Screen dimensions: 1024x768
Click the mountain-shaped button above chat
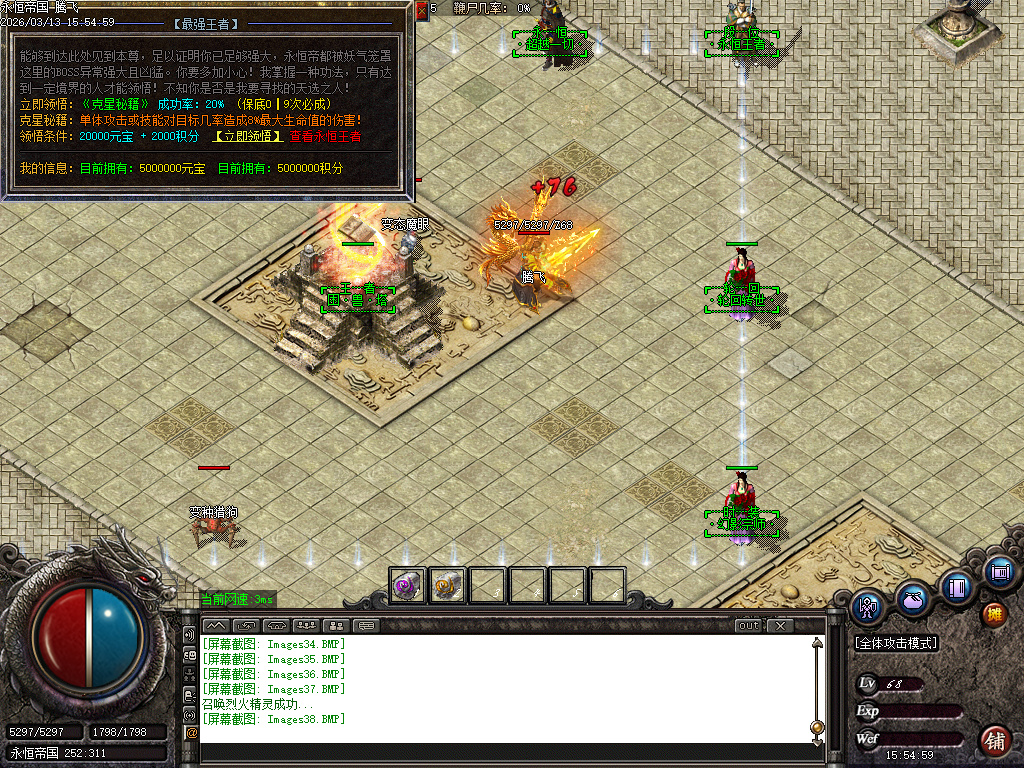click(x=215, y=626)
